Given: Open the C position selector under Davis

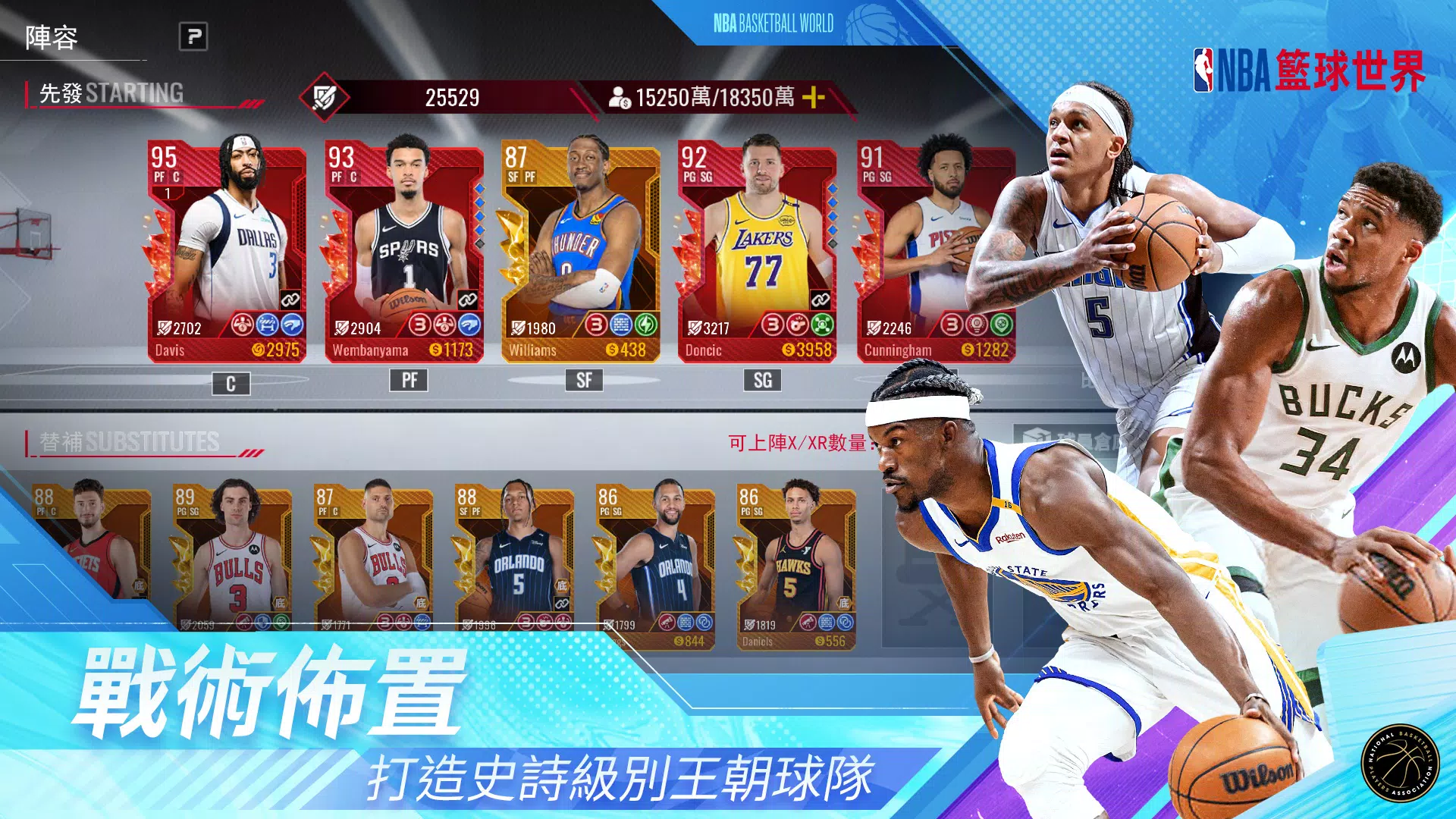Looking at the screenshot, I should [231, 380].
